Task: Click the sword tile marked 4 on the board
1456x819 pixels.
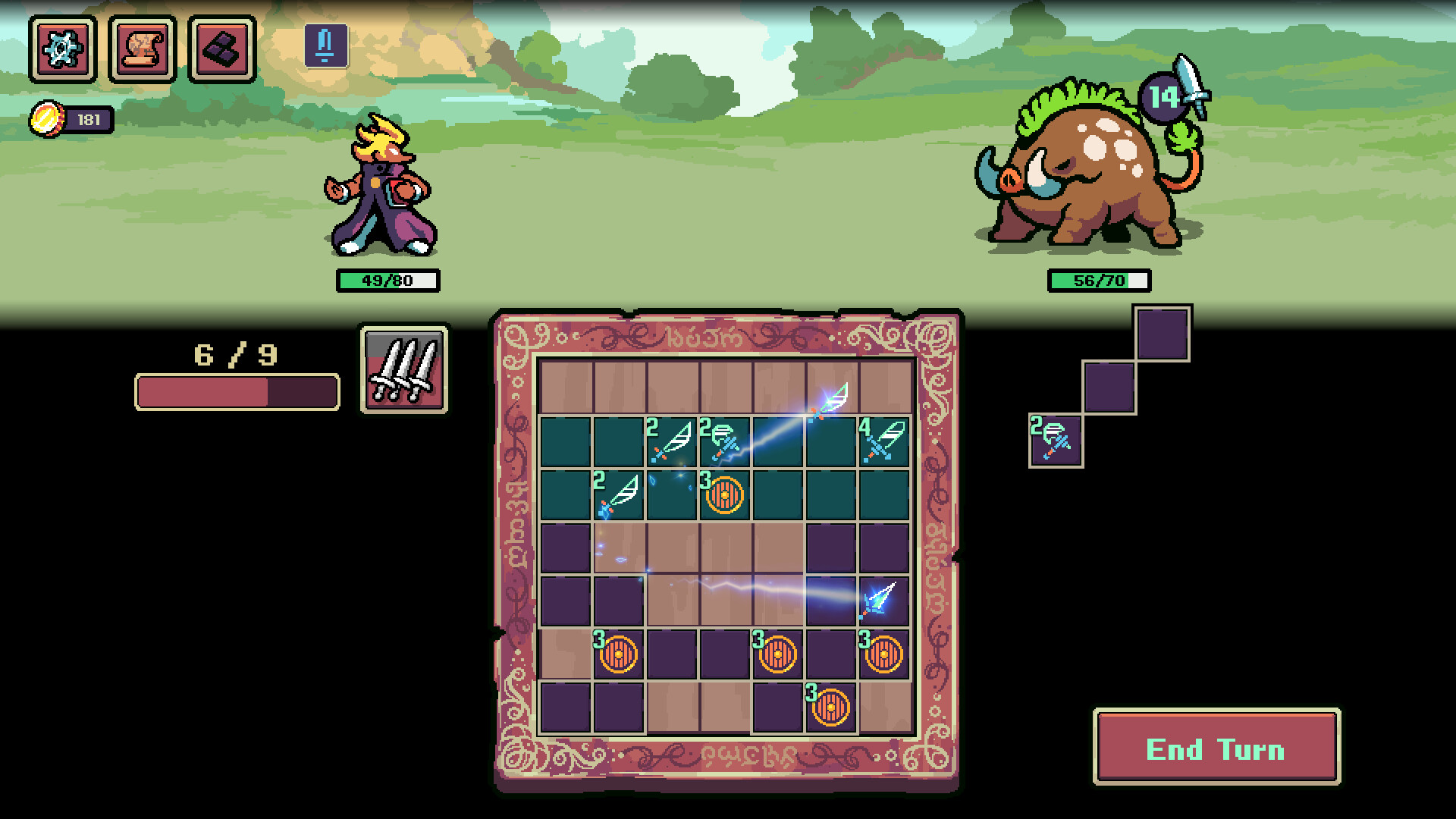Action: coord(884,440)
